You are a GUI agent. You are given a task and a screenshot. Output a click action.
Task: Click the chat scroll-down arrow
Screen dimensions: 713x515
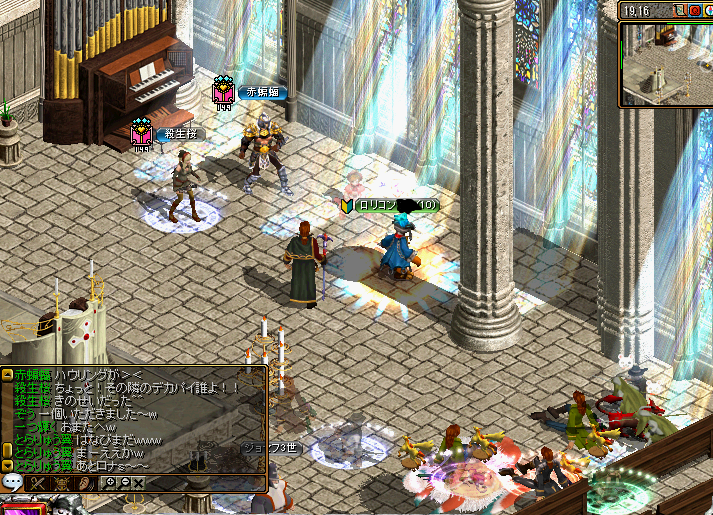pos(7,465)
